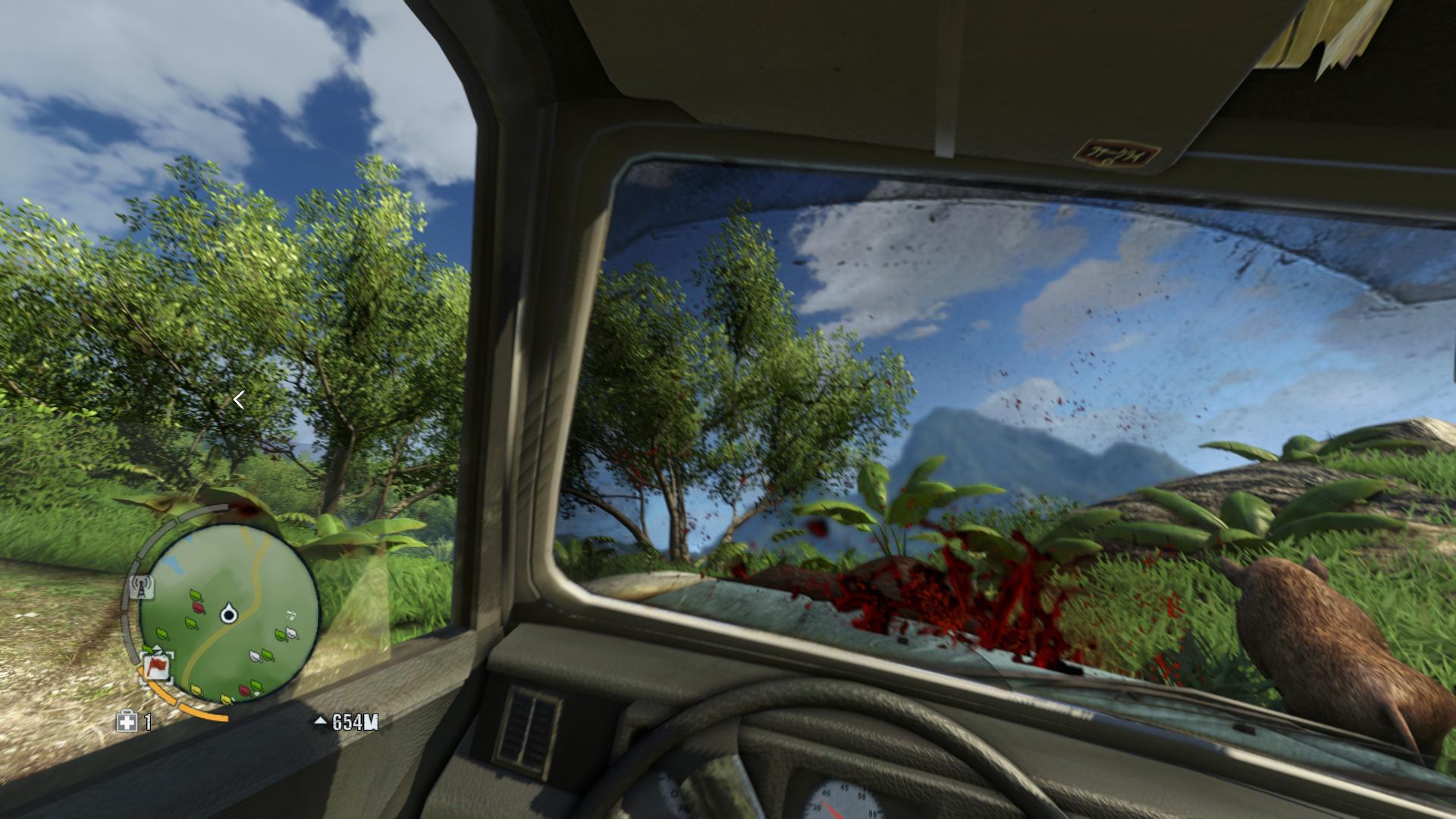Click the player position arrow on minimap
The width and height of the screenshot is (1456, 819).
pyautogui.click(x=228, y=613)
